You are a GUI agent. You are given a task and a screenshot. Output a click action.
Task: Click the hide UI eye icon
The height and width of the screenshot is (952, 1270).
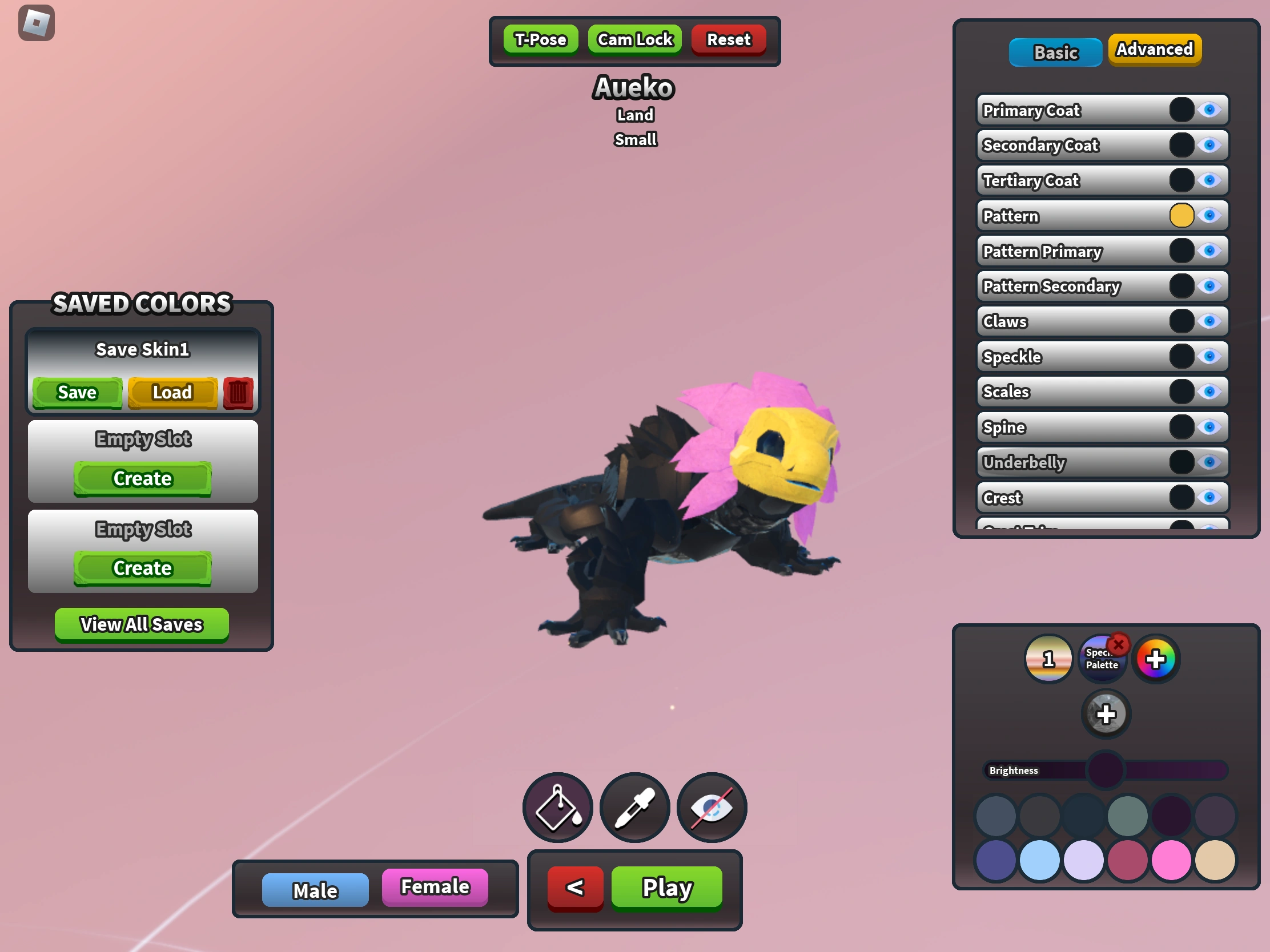(712, 808)
